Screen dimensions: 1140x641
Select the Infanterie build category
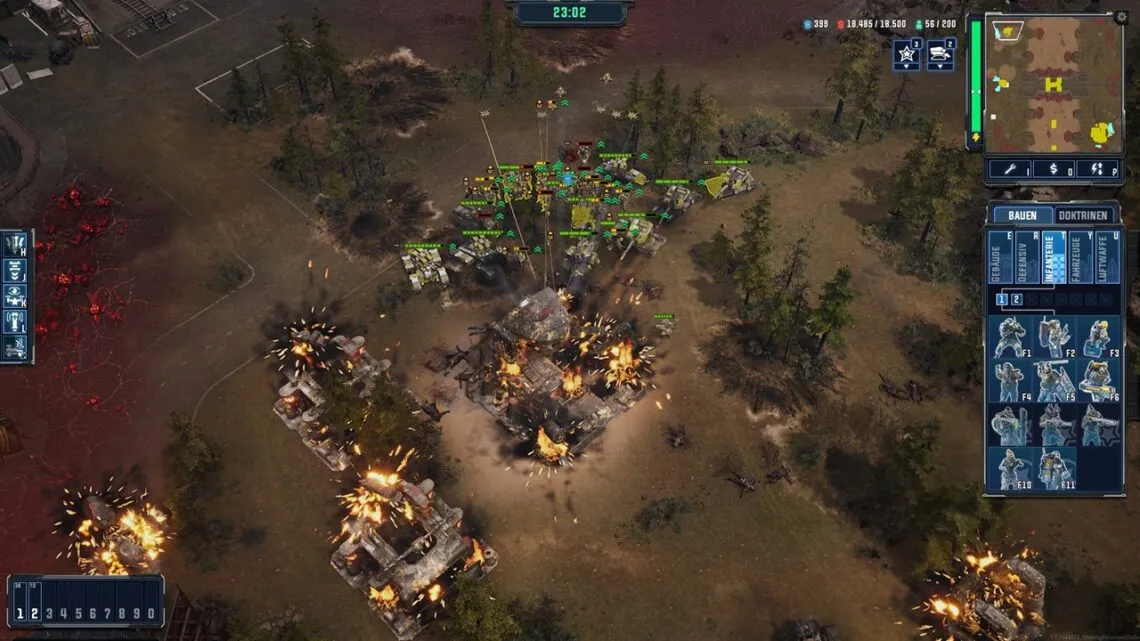point(1054,258)
